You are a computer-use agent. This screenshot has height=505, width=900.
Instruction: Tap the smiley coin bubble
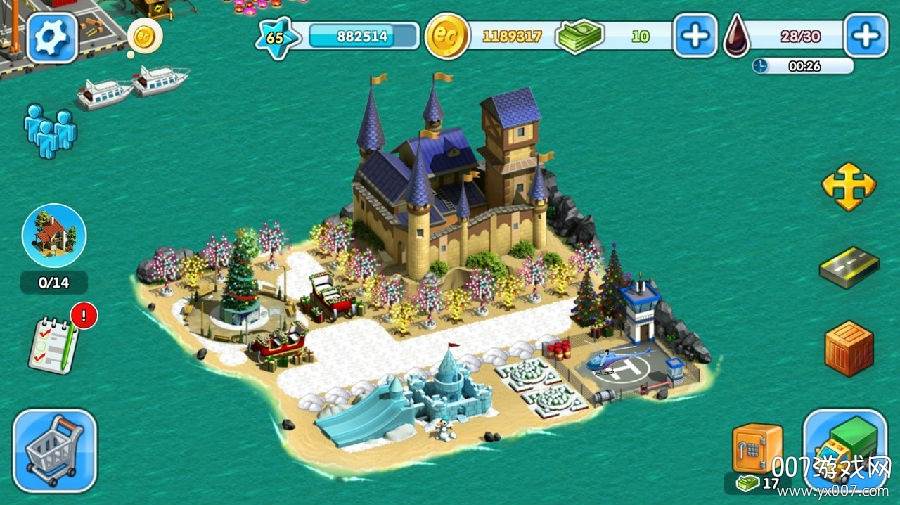[x=145, y=37]
